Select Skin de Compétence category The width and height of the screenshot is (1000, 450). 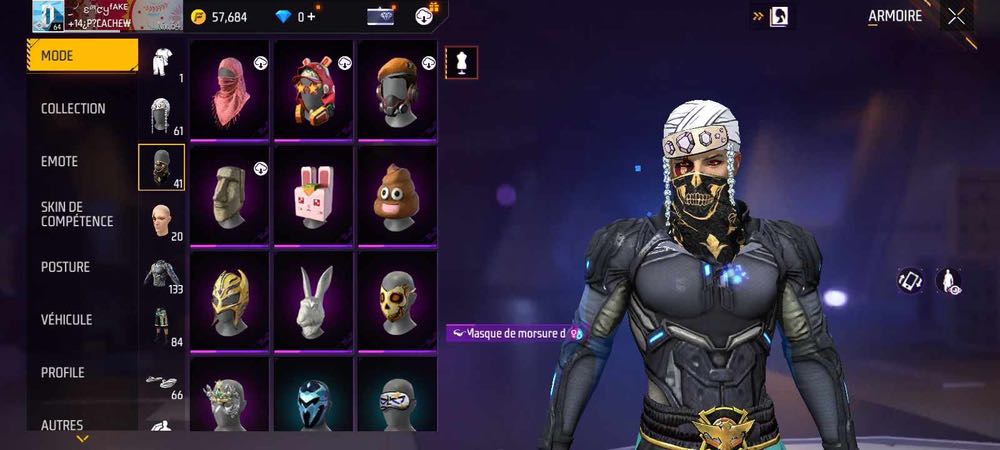pos(77,214)
